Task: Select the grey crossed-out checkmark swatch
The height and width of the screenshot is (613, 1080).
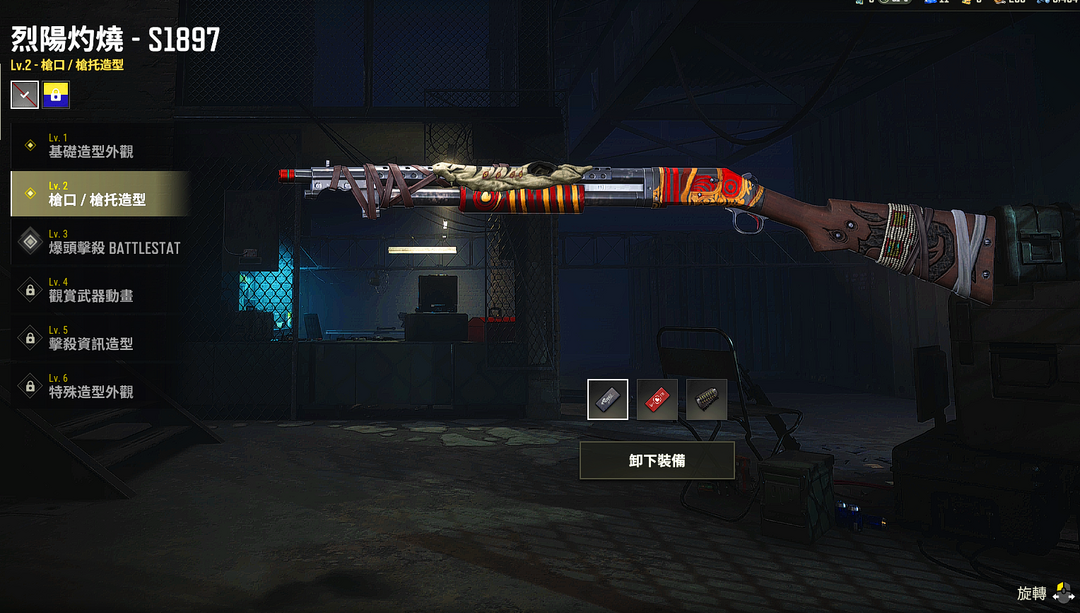Action: coord(25,95)
